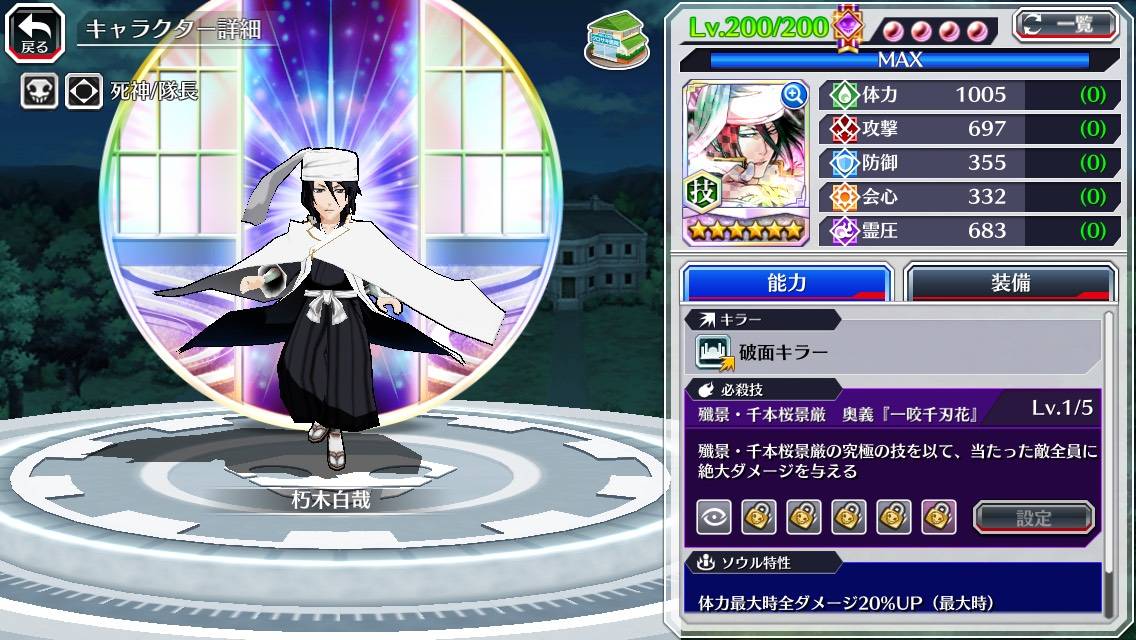Enlarge the Byakuya character portrait
The image size is (1136, 640).
point(794,95)
